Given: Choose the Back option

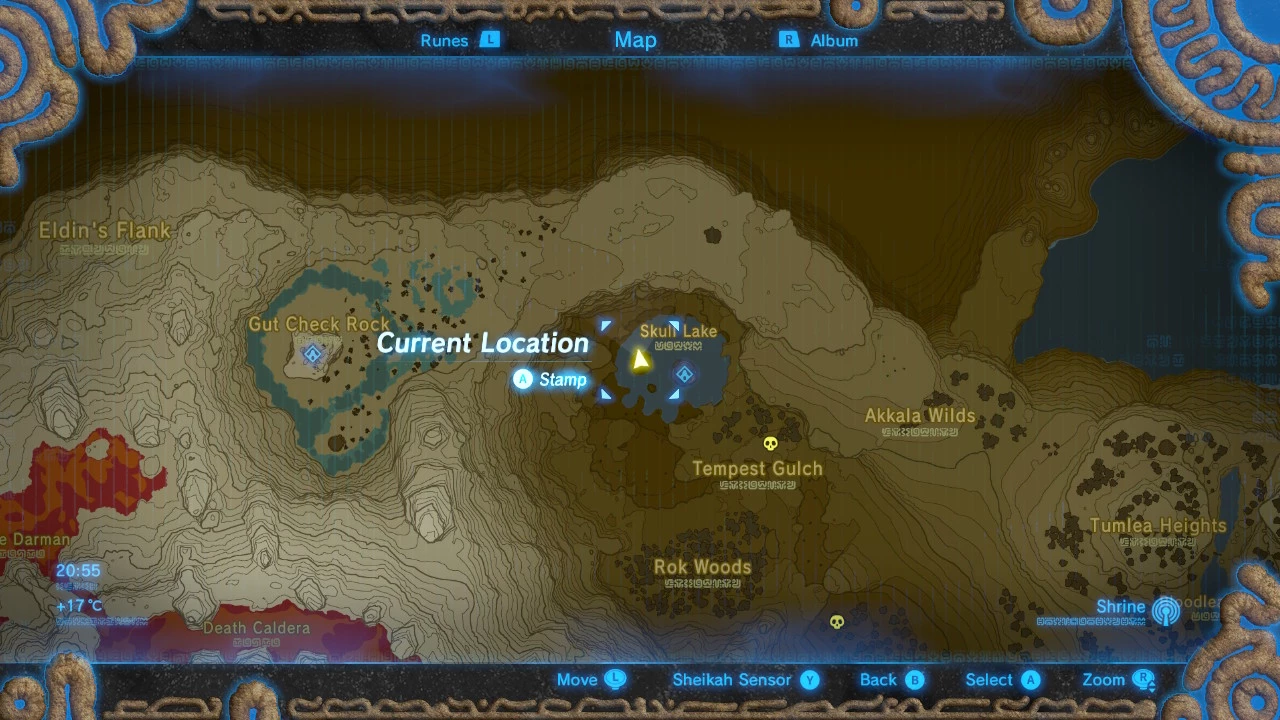Looking at the screenshot, I should point(891,680).
